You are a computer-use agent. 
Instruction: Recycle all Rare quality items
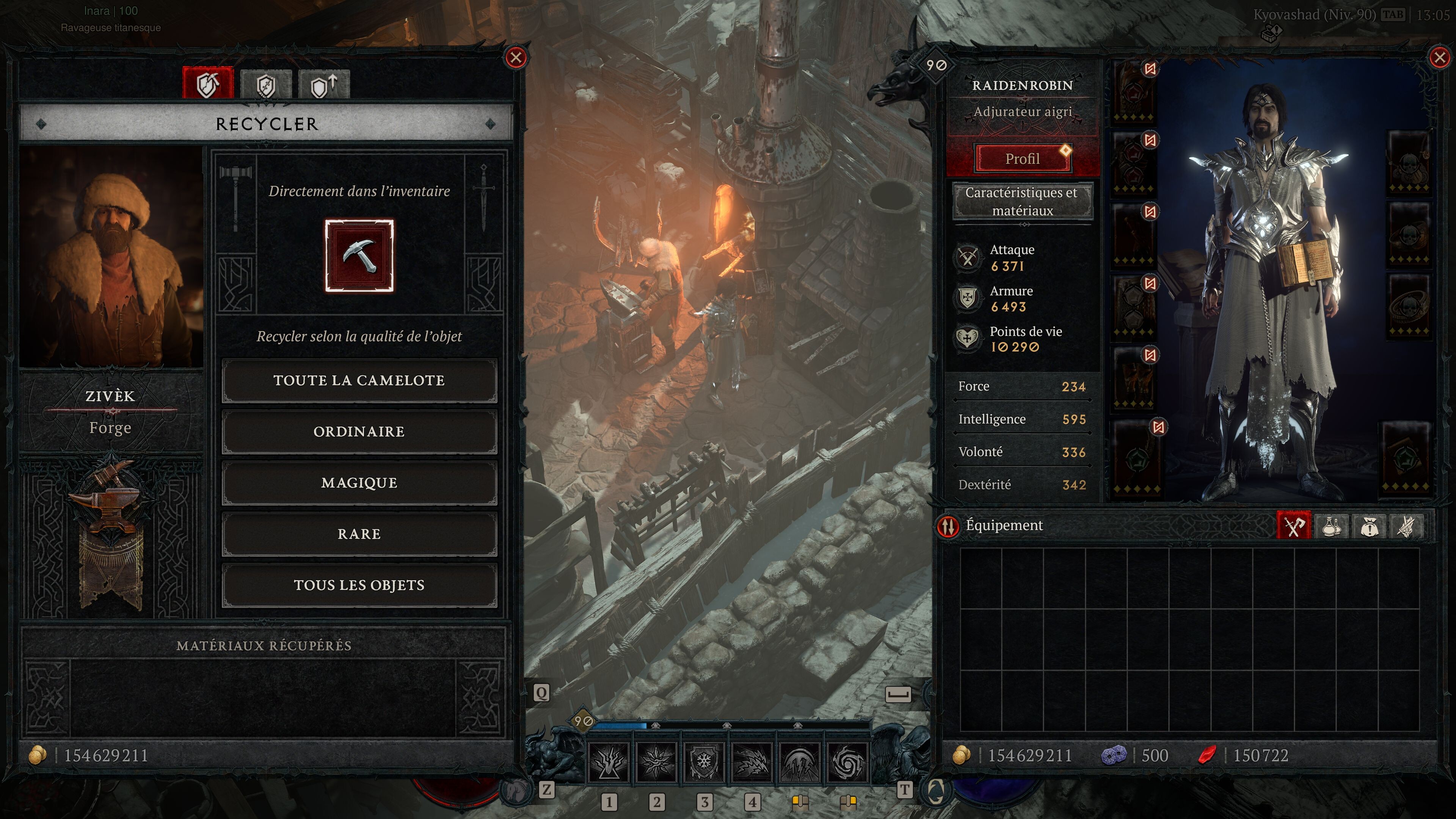point(359,534)
